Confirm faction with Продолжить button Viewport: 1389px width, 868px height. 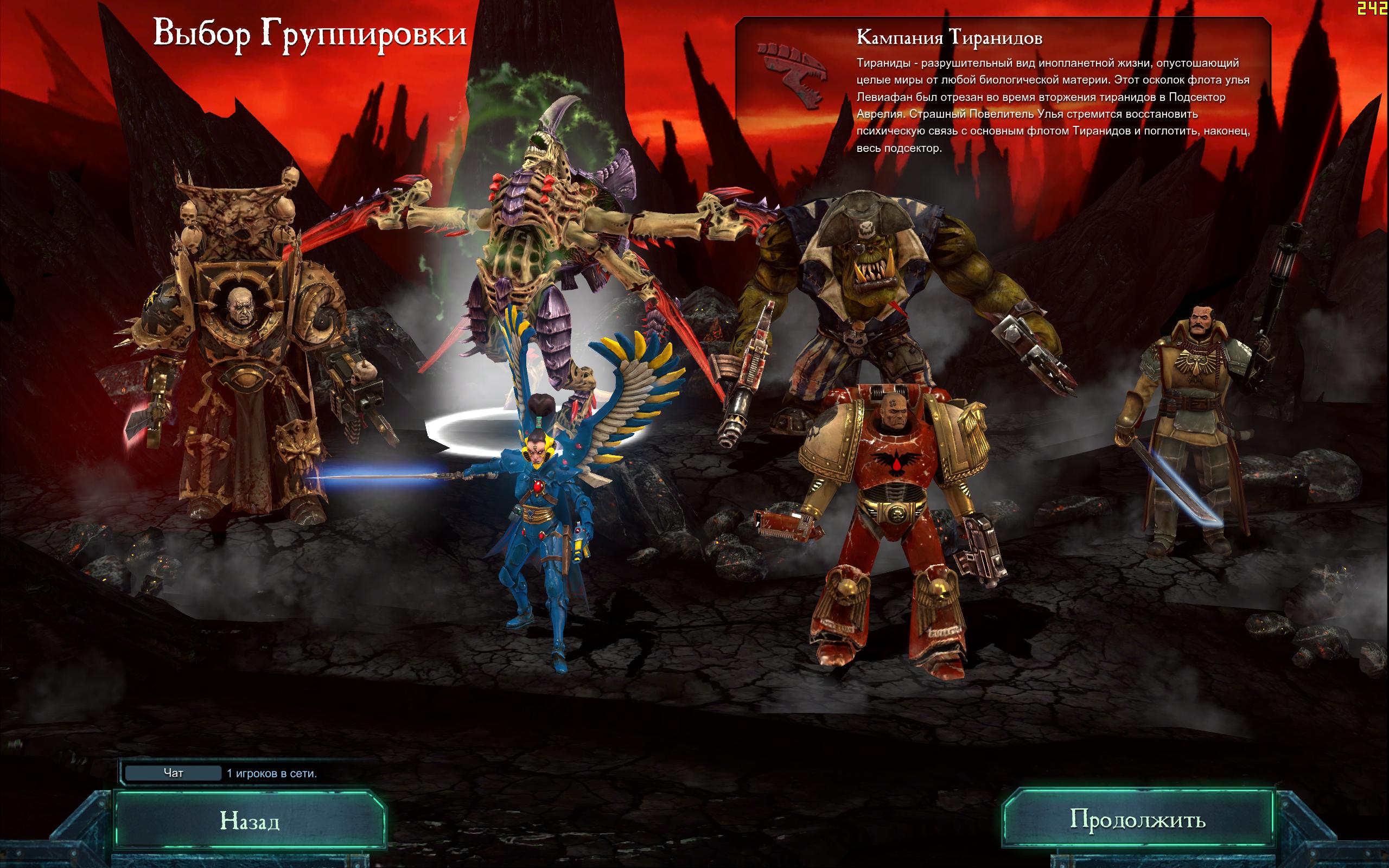pos(1137,819)
